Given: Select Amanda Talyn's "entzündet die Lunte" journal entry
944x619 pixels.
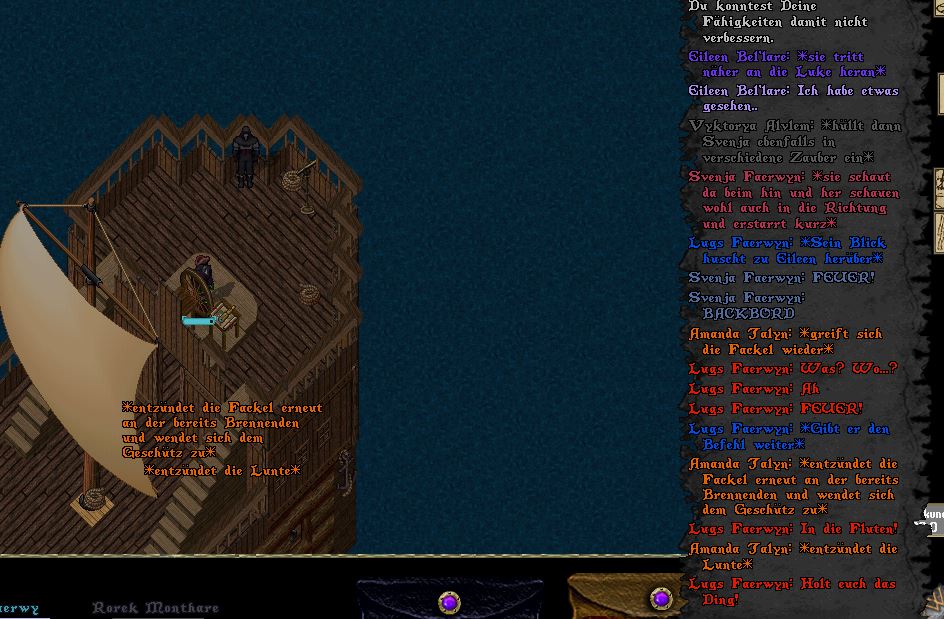Looking at the screenshot, I should [x=792, y=556].
